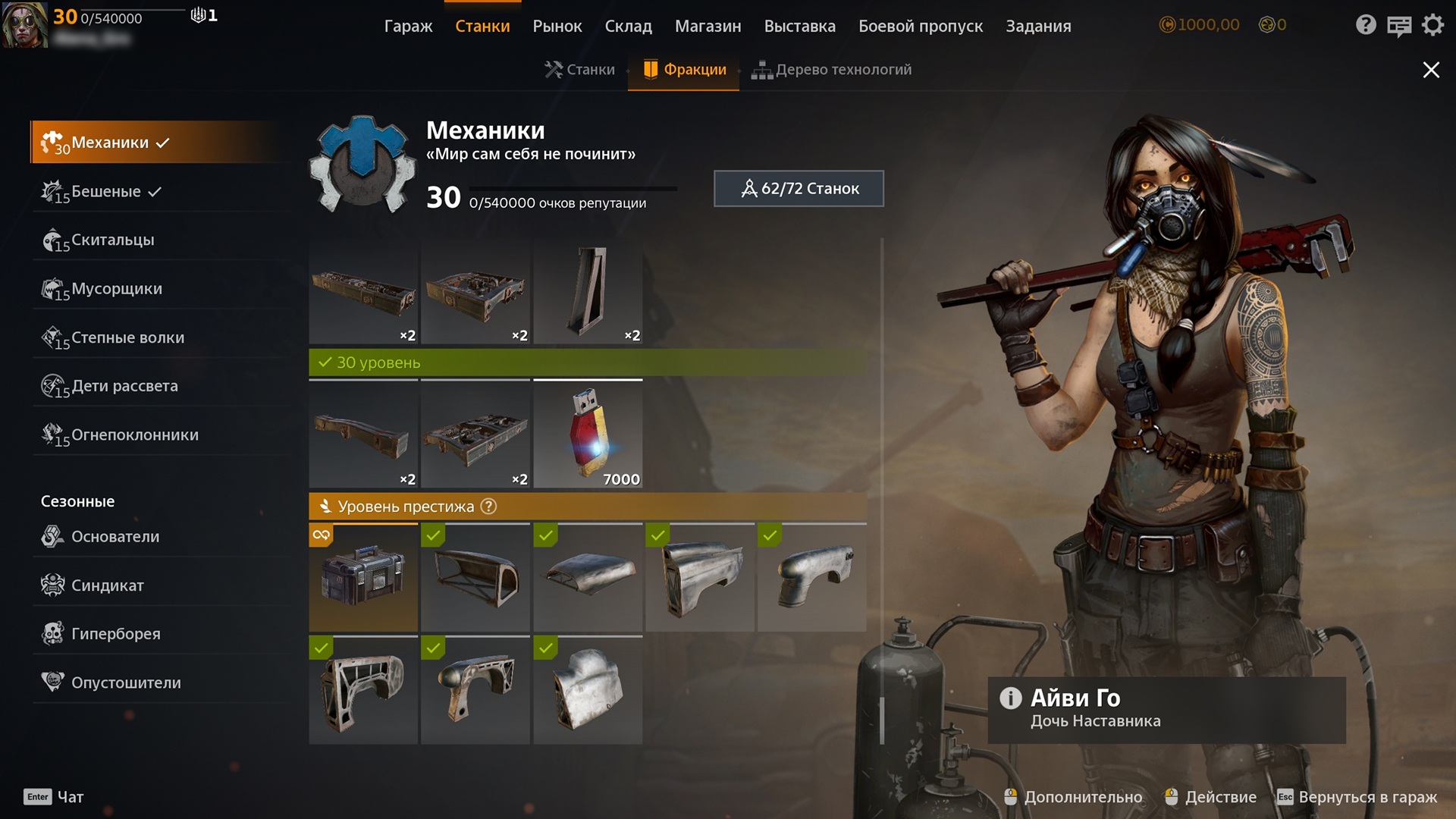1456x819 pixels.
Task: Close the factions screen
Action: tap(1430, 70)
